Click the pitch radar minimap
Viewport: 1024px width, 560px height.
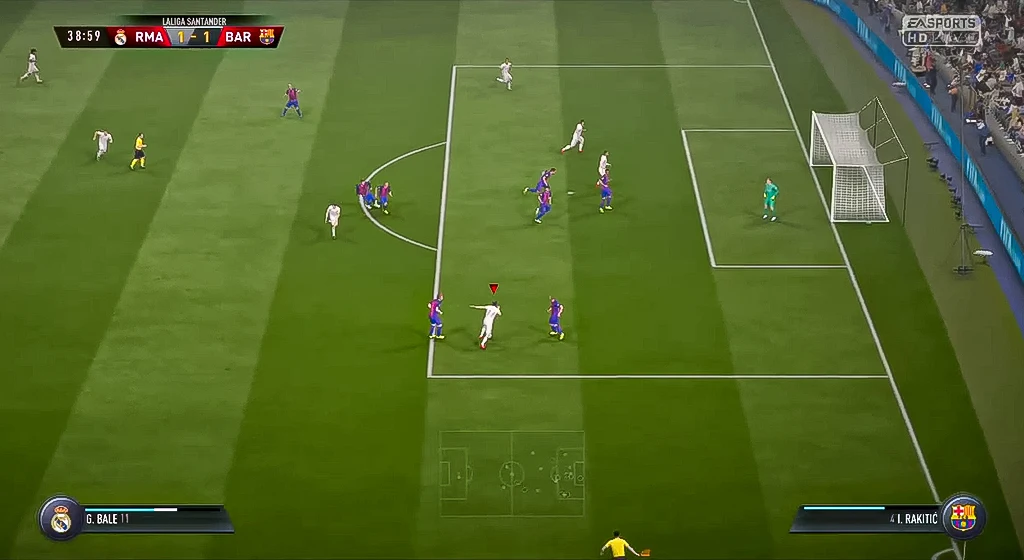click(x=512, y=473)
